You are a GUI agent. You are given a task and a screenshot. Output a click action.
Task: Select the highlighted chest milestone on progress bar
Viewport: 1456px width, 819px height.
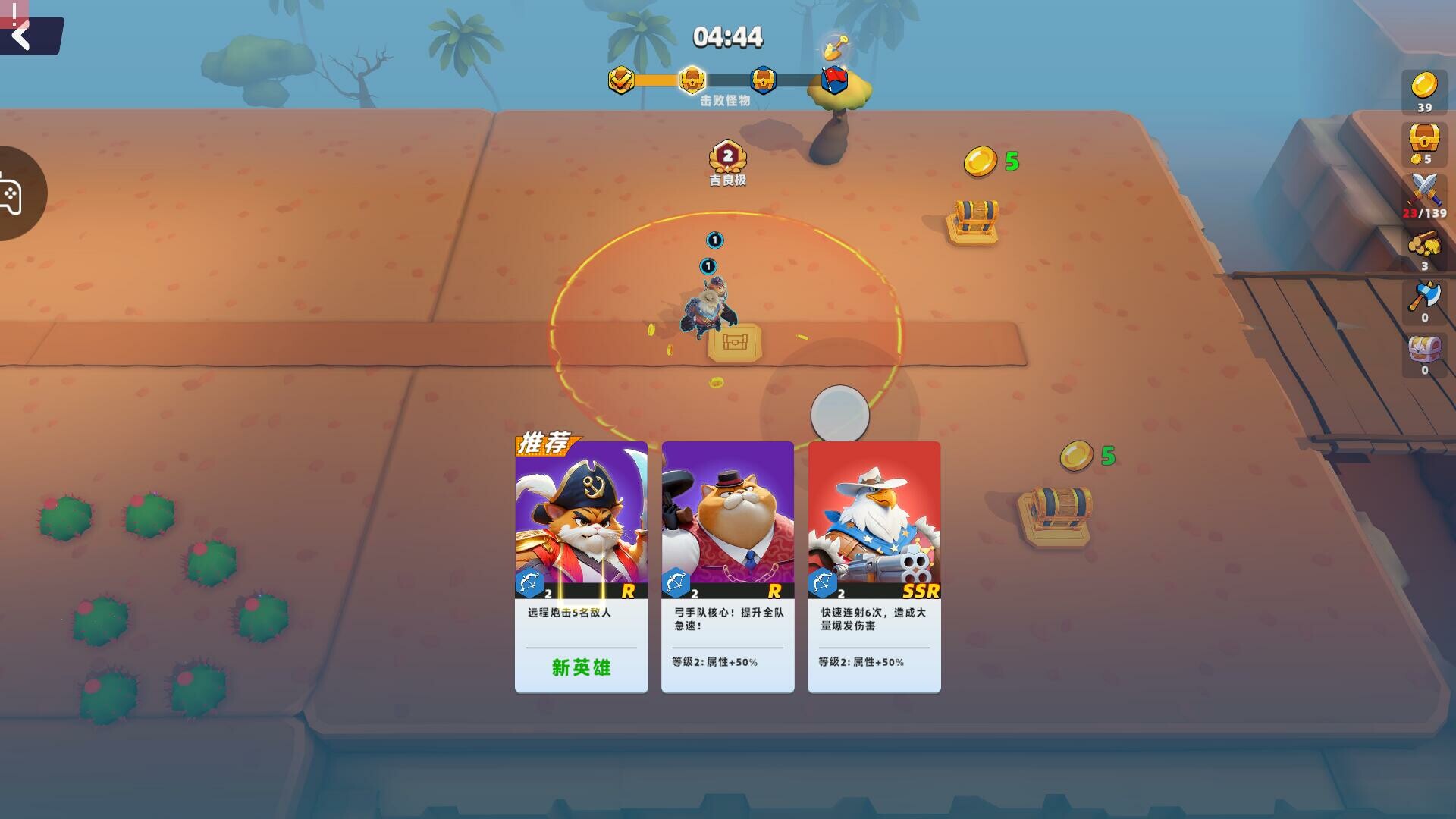pyautogui.click(x=692, y=79)
